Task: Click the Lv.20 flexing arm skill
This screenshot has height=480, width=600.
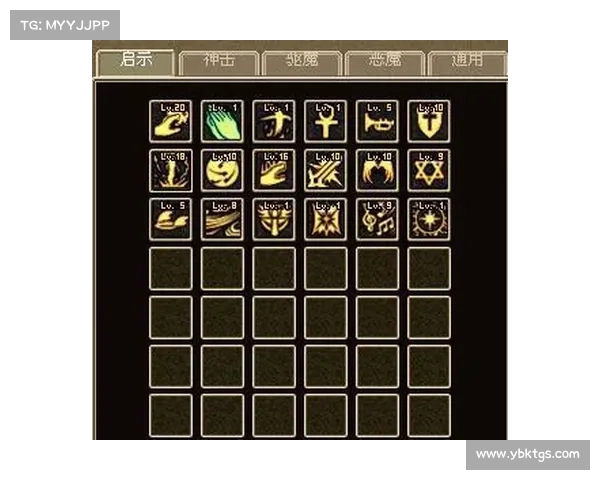Action: tap(170, 121)
